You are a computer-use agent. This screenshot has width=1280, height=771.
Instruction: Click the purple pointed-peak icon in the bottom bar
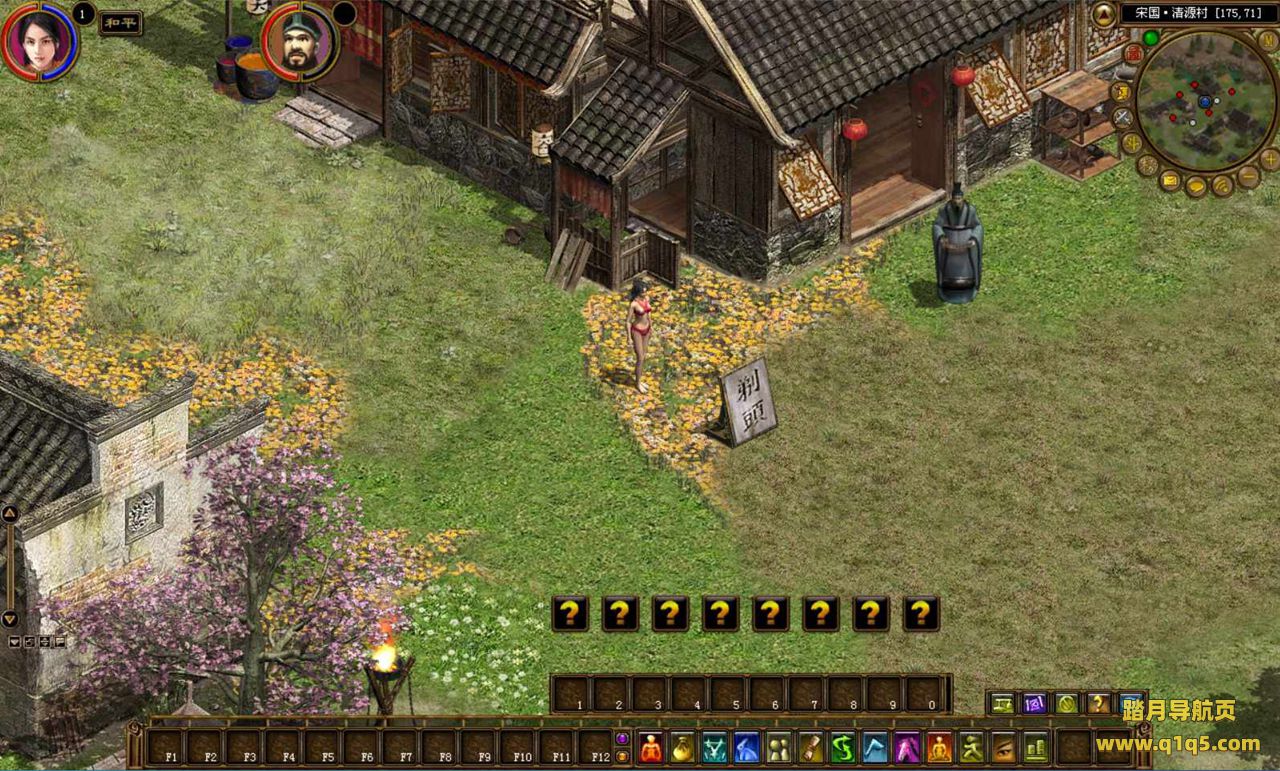click(907, 747)
